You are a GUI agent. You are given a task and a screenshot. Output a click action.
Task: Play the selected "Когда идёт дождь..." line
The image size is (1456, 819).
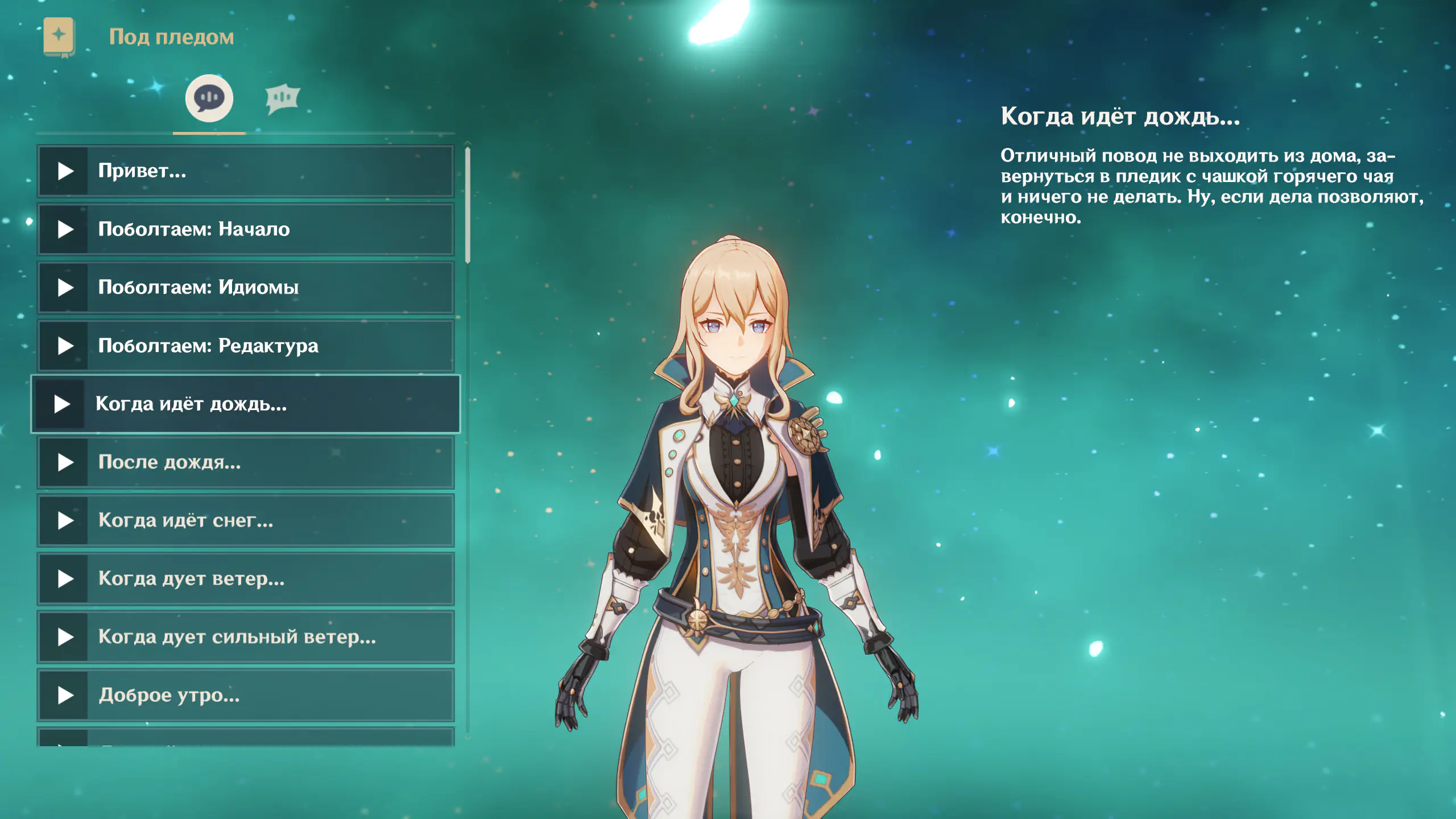[62, 404]
